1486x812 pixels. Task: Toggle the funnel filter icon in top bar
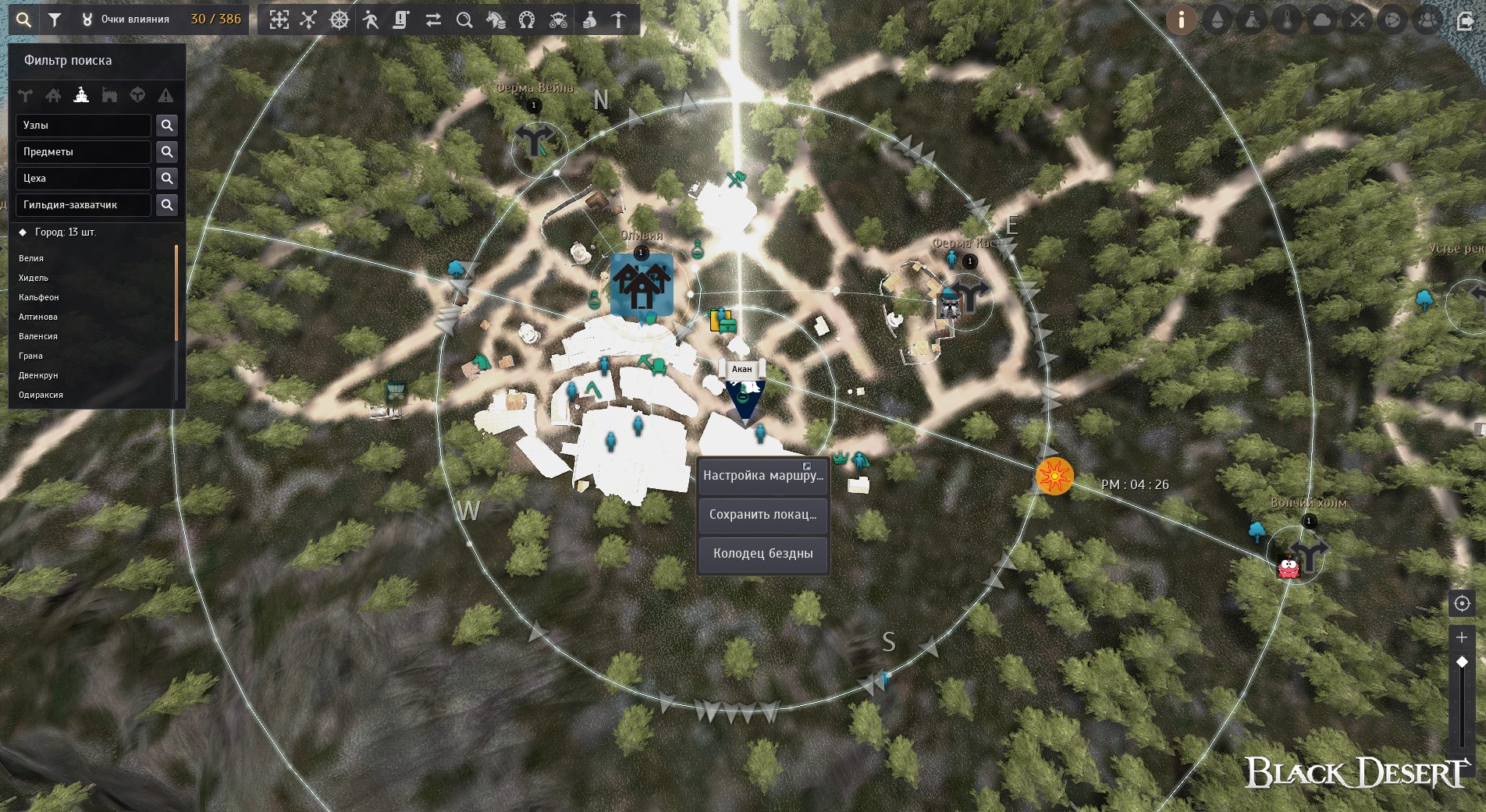[x=55, y=20]
